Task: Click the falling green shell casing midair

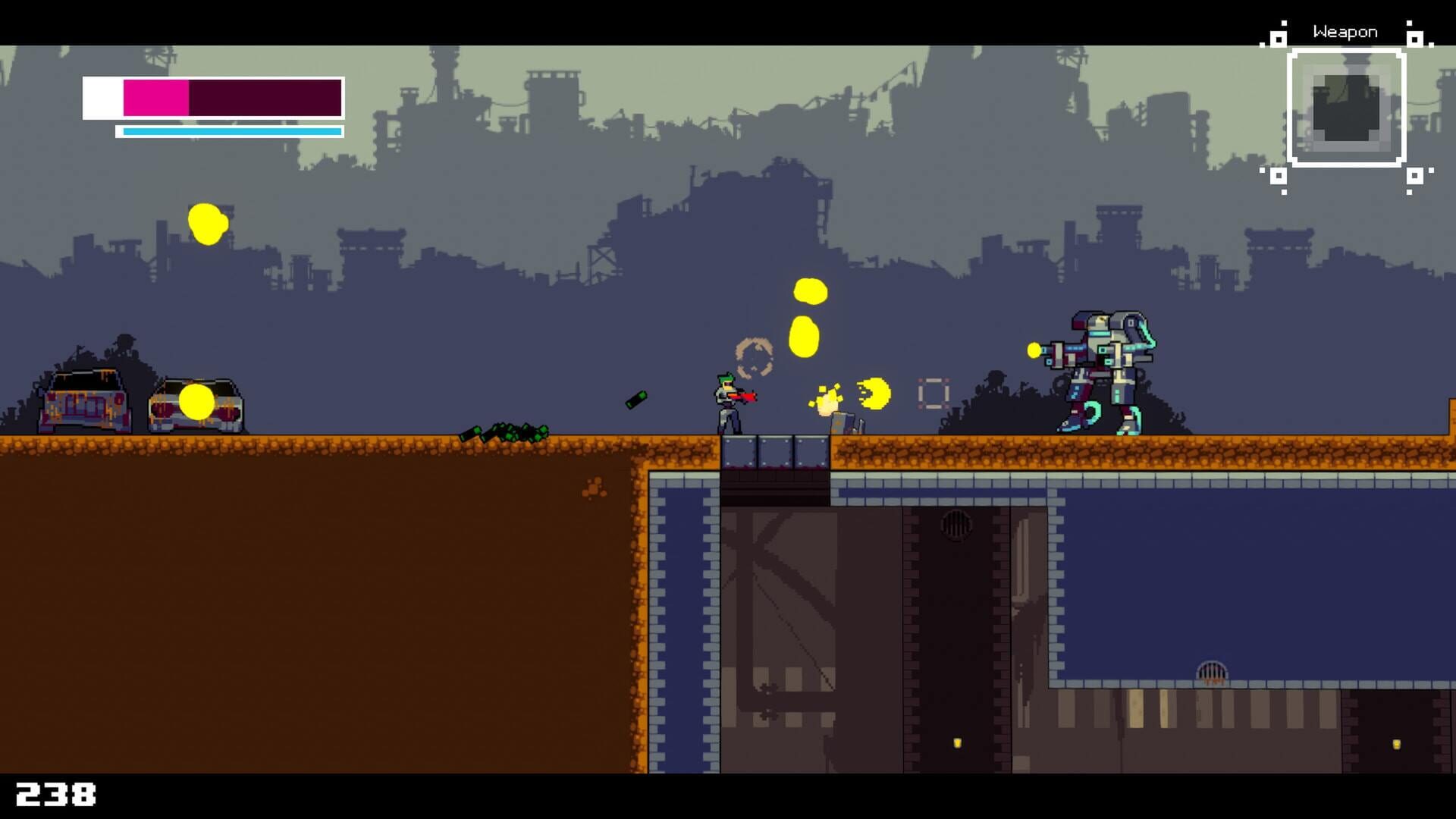Action: click(637, 400)
